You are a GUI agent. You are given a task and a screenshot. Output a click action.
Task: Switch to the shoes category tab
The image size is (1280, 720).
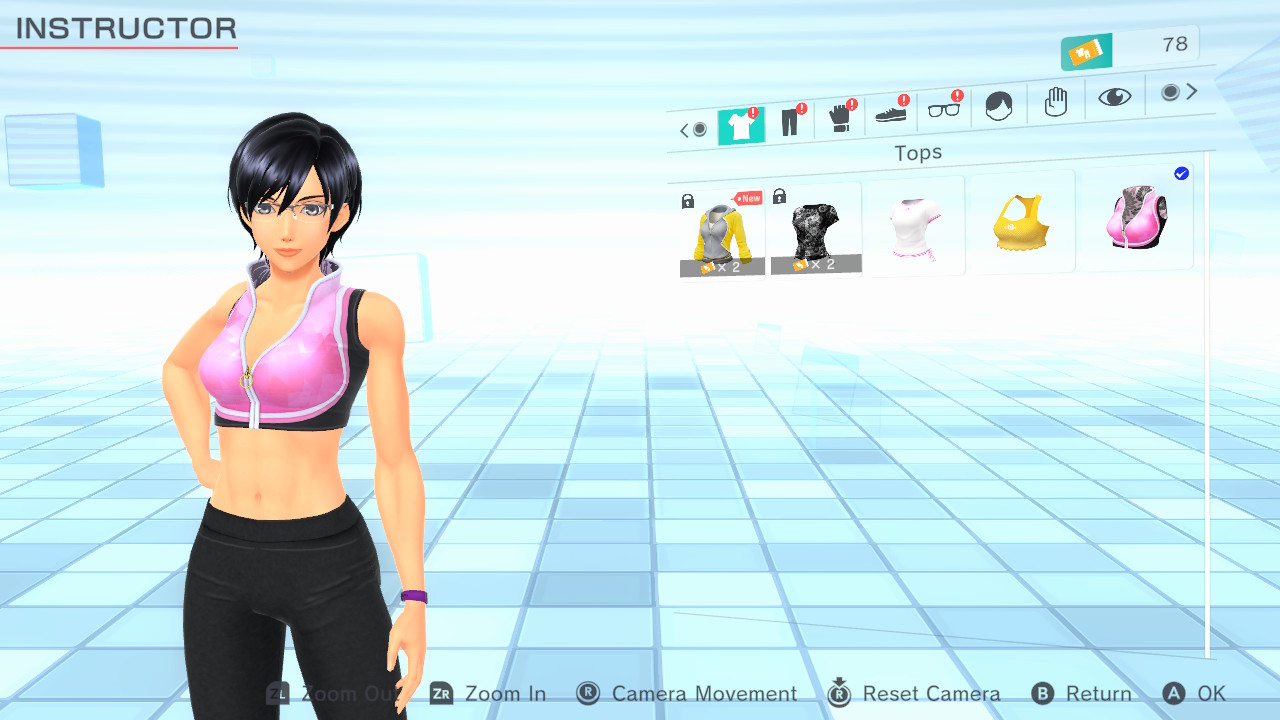click(891, 114)
